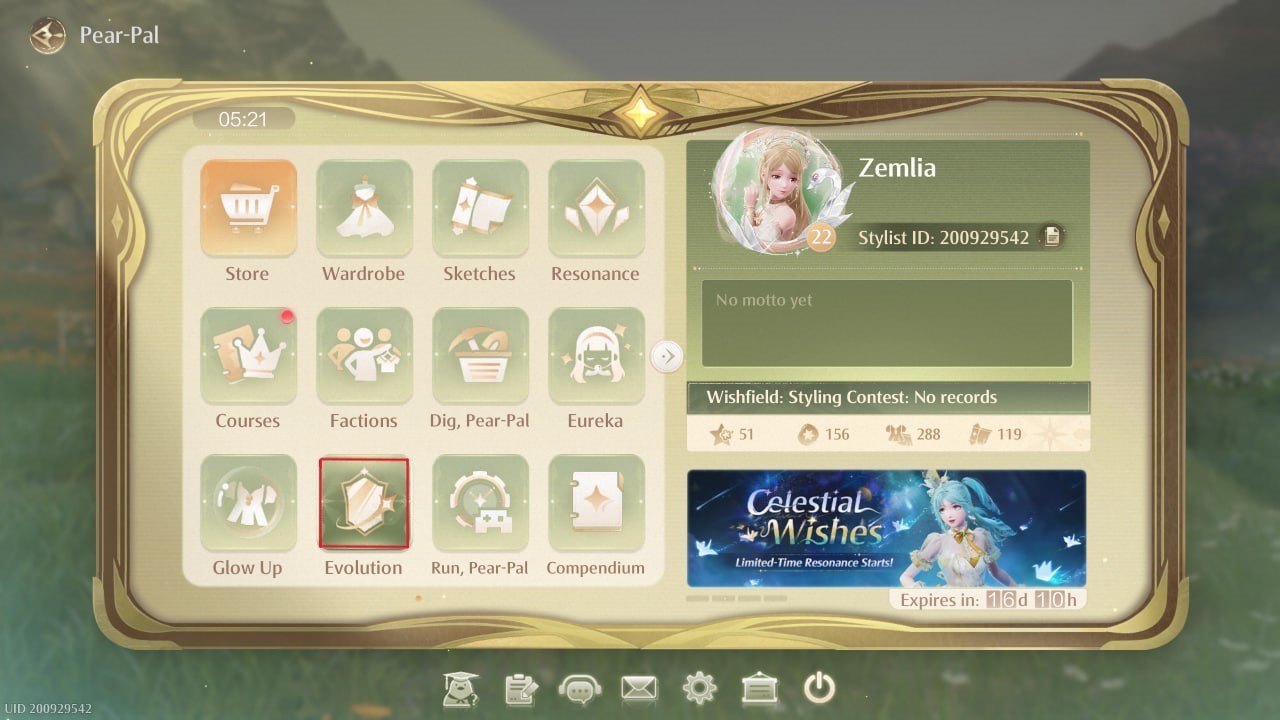
Task: Open the Resonance feature
Action: [595, 207]
